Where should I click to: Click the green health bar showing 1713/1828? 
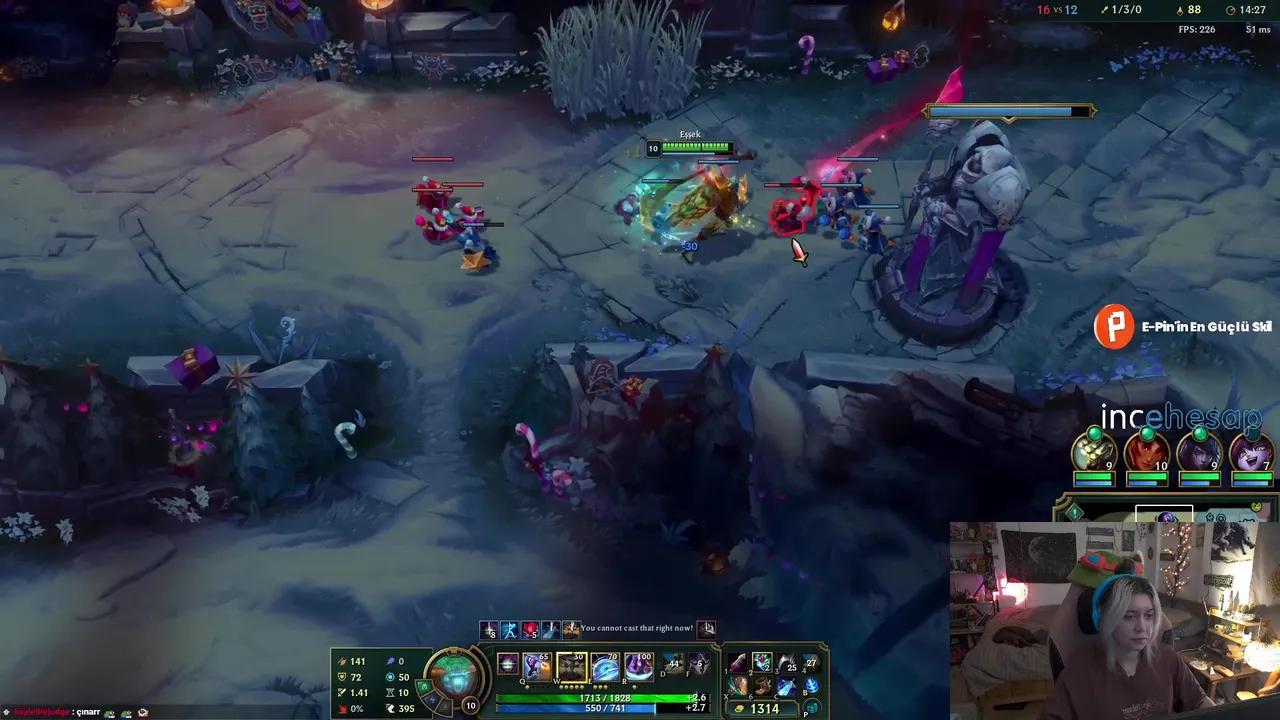604,698
